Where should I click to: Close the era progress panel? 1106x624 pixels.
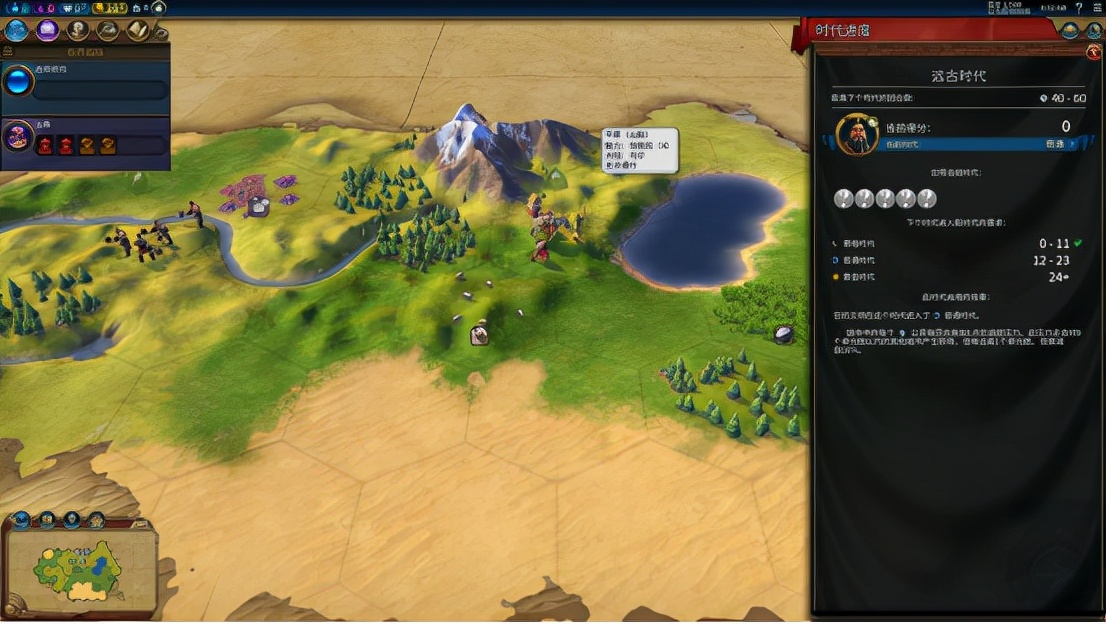(x=1094, y=51)
